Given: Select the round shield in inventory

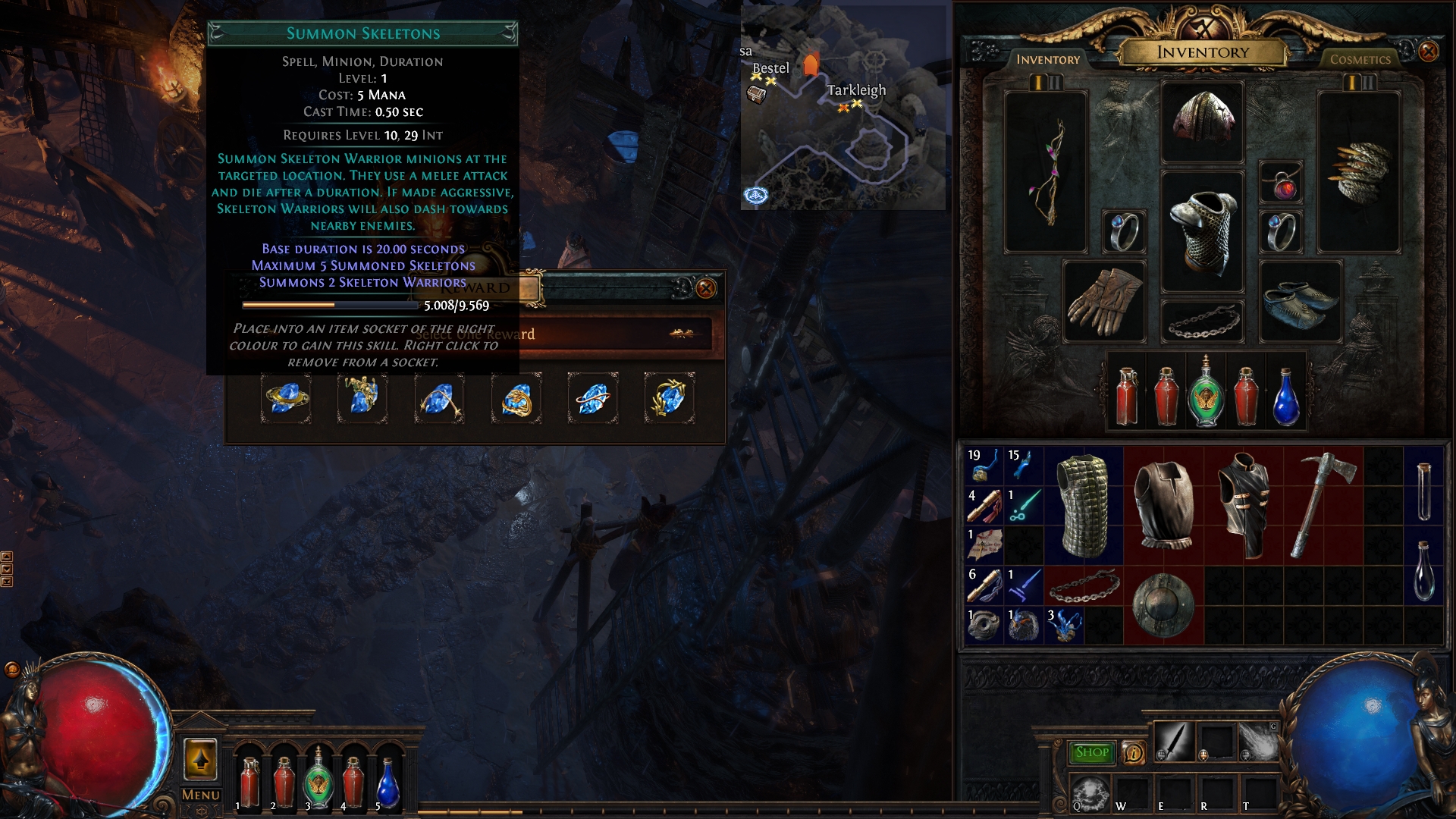Looking at the screenshot, I should 1163,605.
